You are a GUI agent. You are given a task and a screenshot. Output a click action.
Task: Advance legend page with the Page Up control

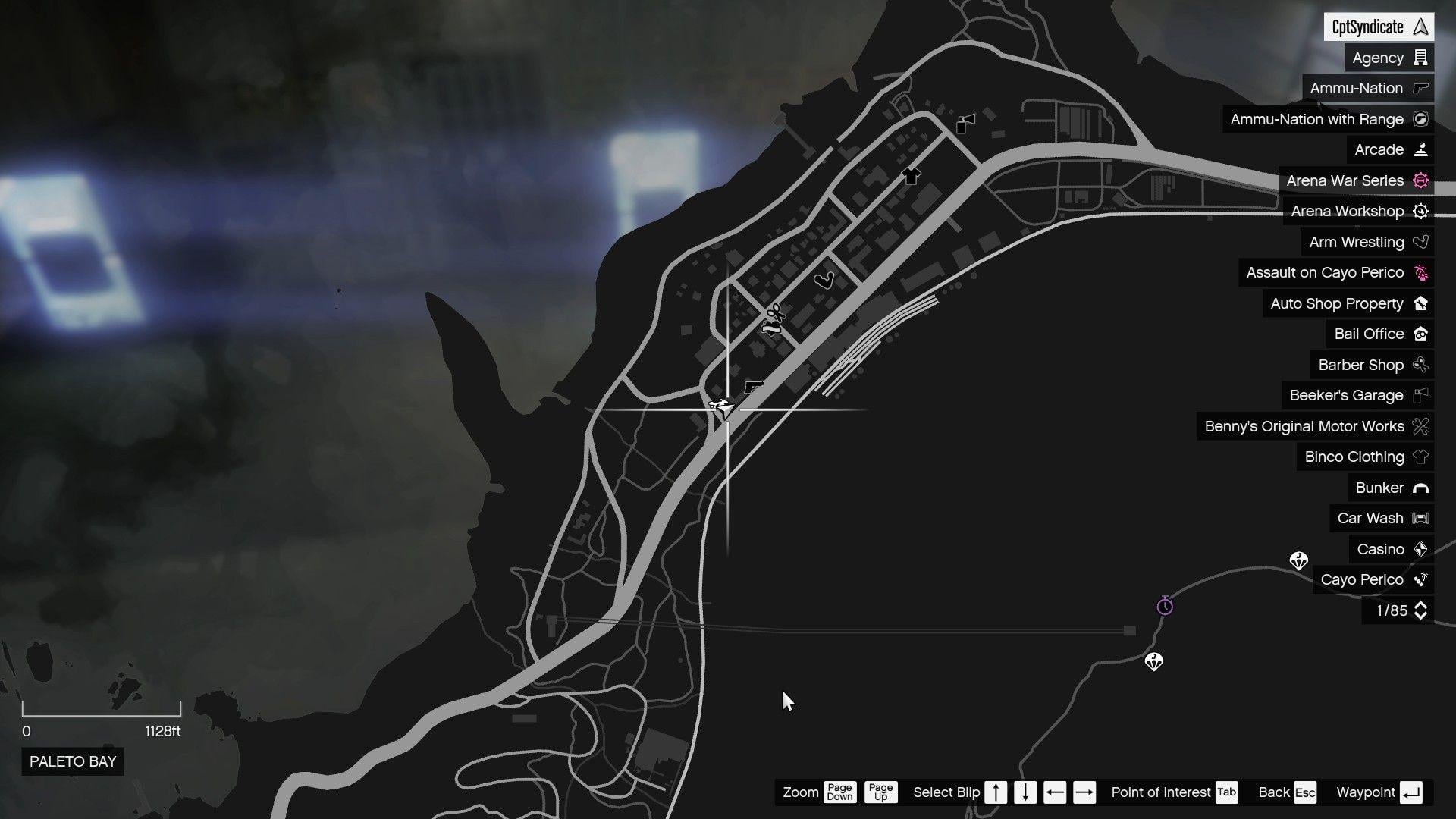(880, 792)
